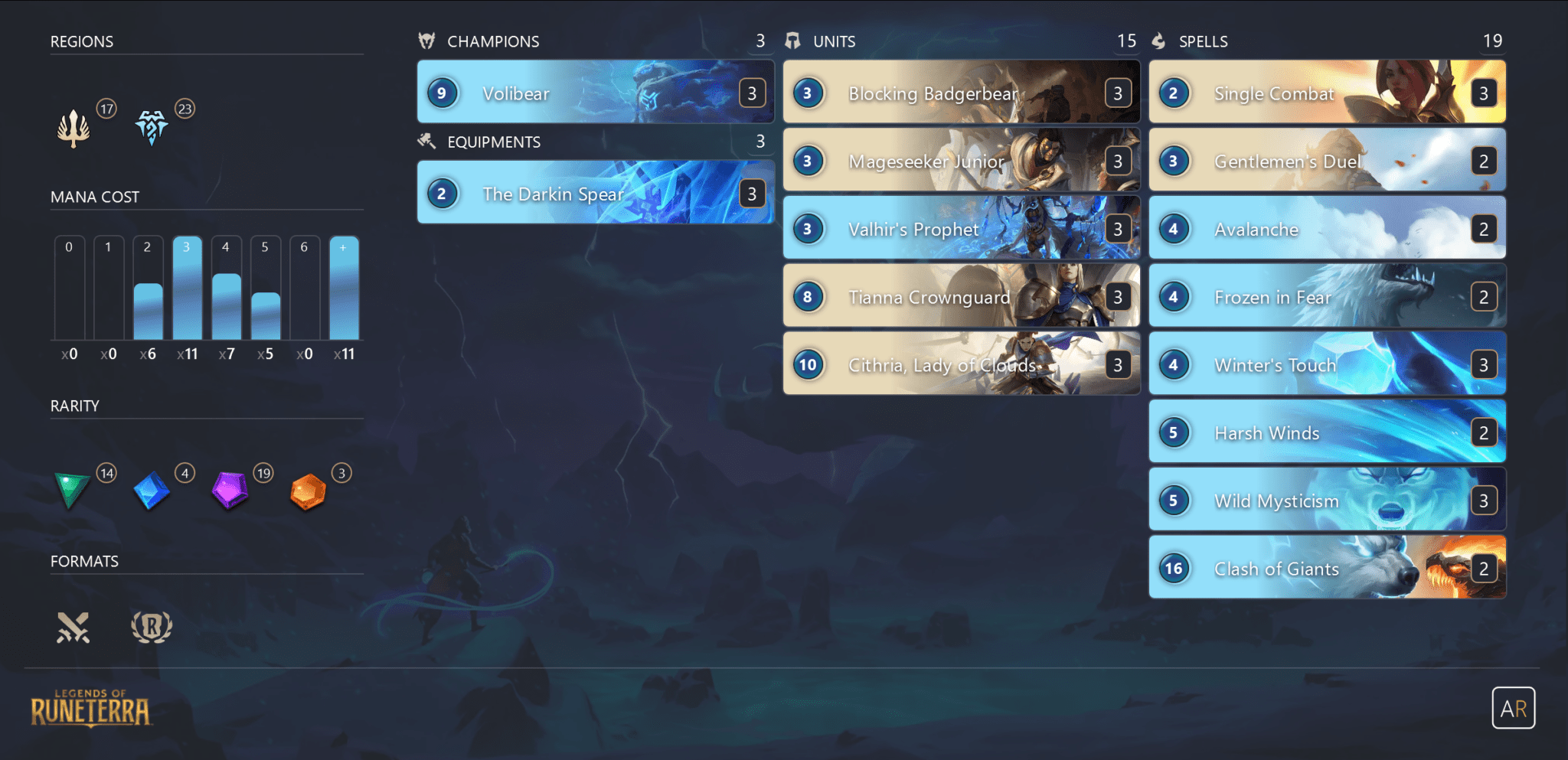Switch to the Champions section header
This screenshot has width=1568, height=760.
coord(494,41)
